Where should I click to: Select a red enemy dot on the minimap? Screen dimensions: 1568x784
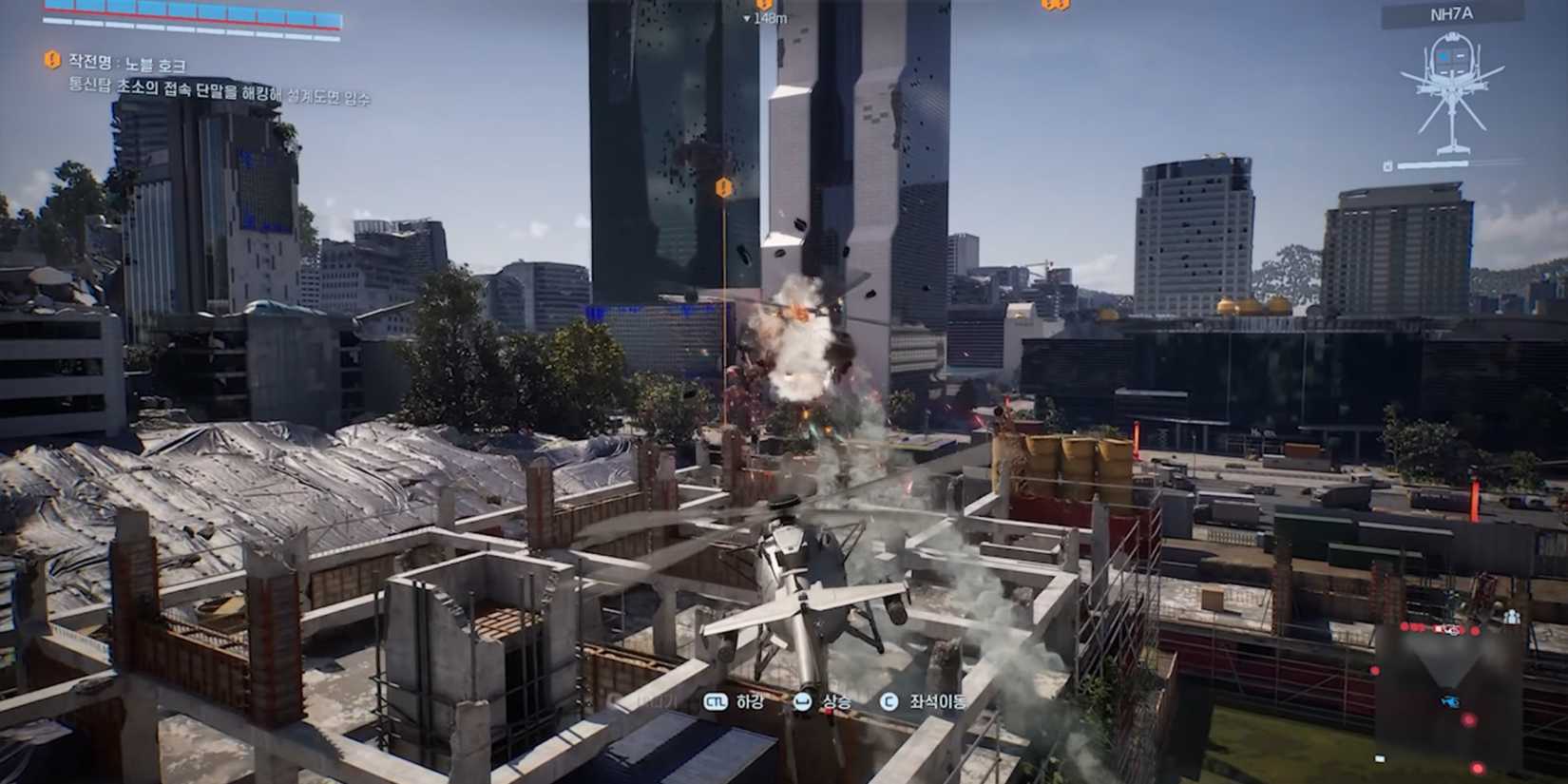tap(1468, 719)
